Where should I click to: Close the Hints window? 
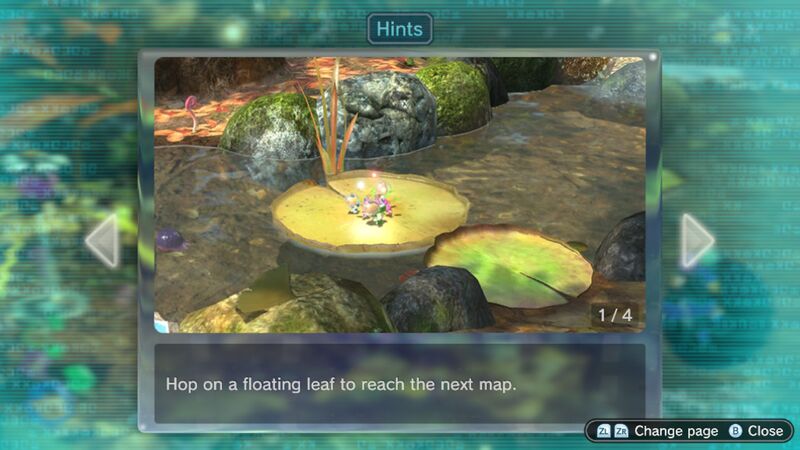(x=756, y=431)
